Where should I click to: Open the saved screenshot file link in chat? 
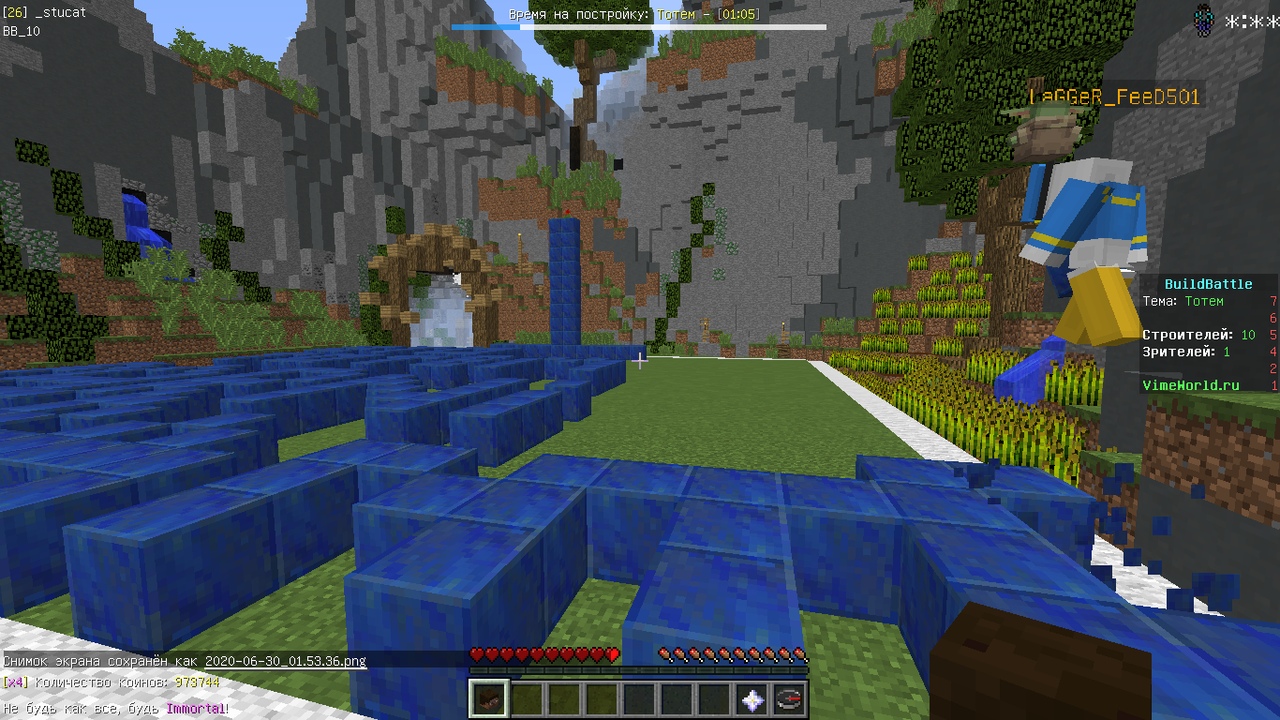pyautogui.click(x=285, y=661)
